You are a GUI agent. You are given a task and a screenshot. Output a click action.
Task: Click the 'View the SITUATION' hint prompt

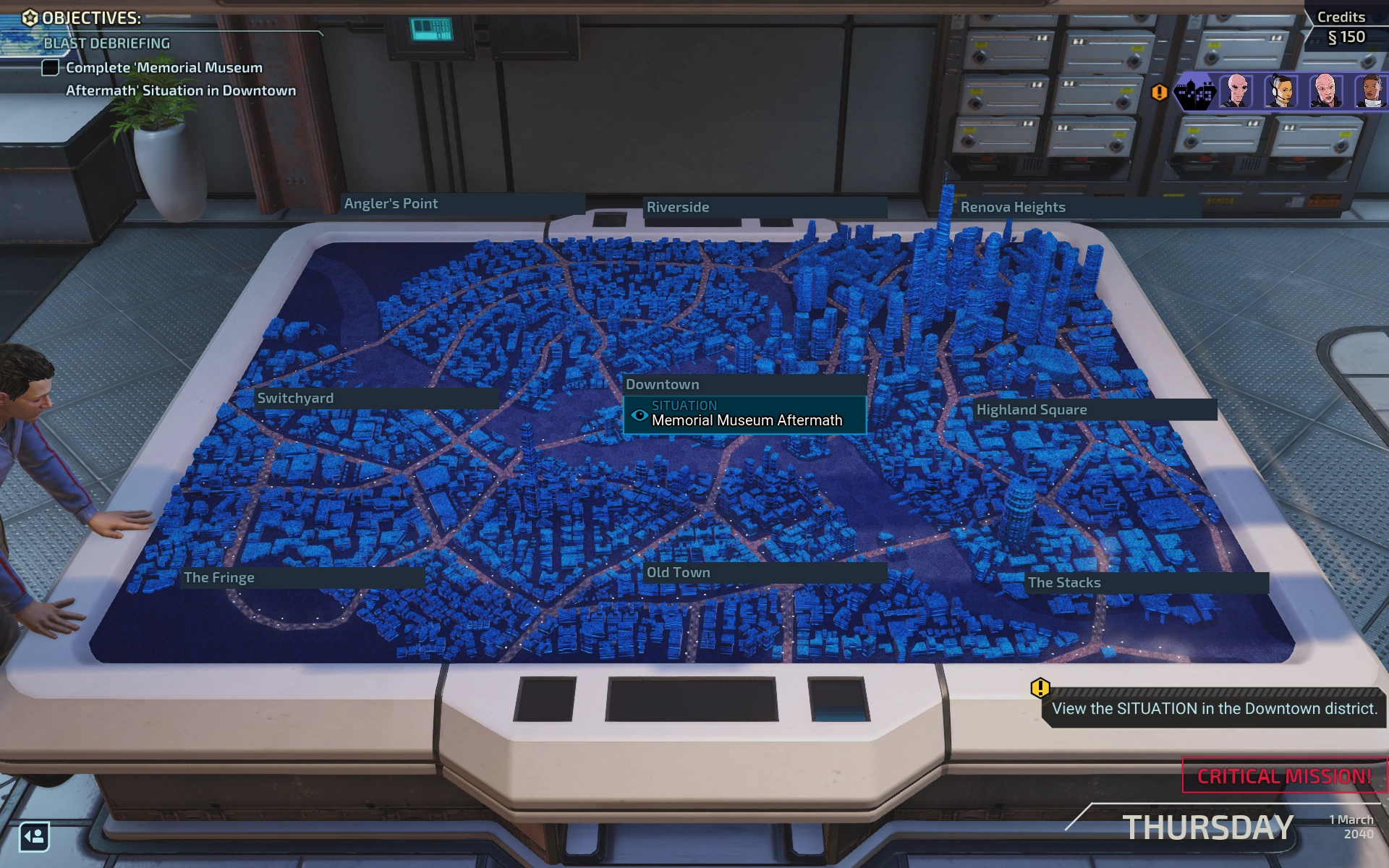1214,708
